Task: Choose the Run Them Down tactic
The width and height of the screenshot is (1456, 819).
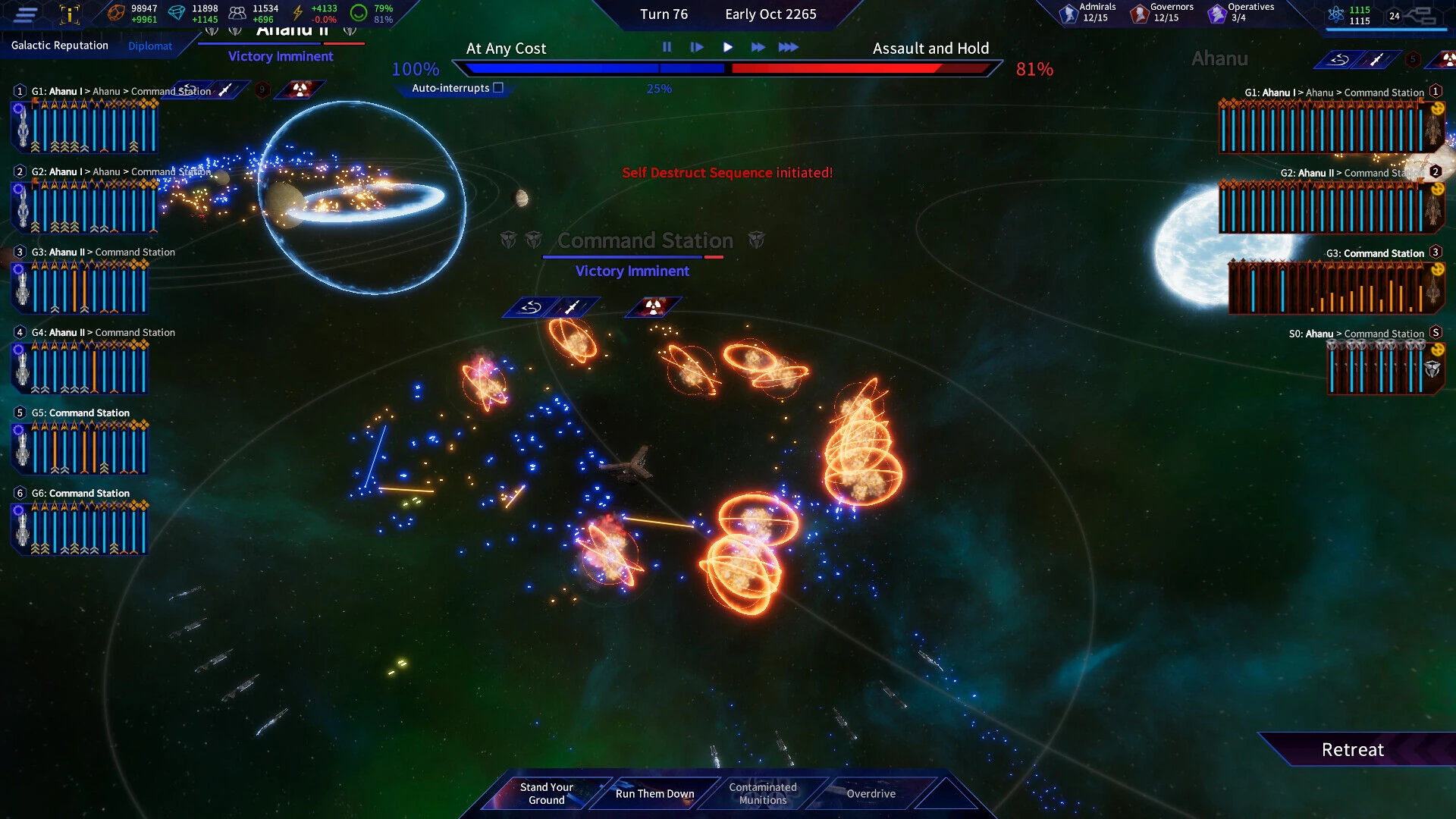Action: pos(654,793)
